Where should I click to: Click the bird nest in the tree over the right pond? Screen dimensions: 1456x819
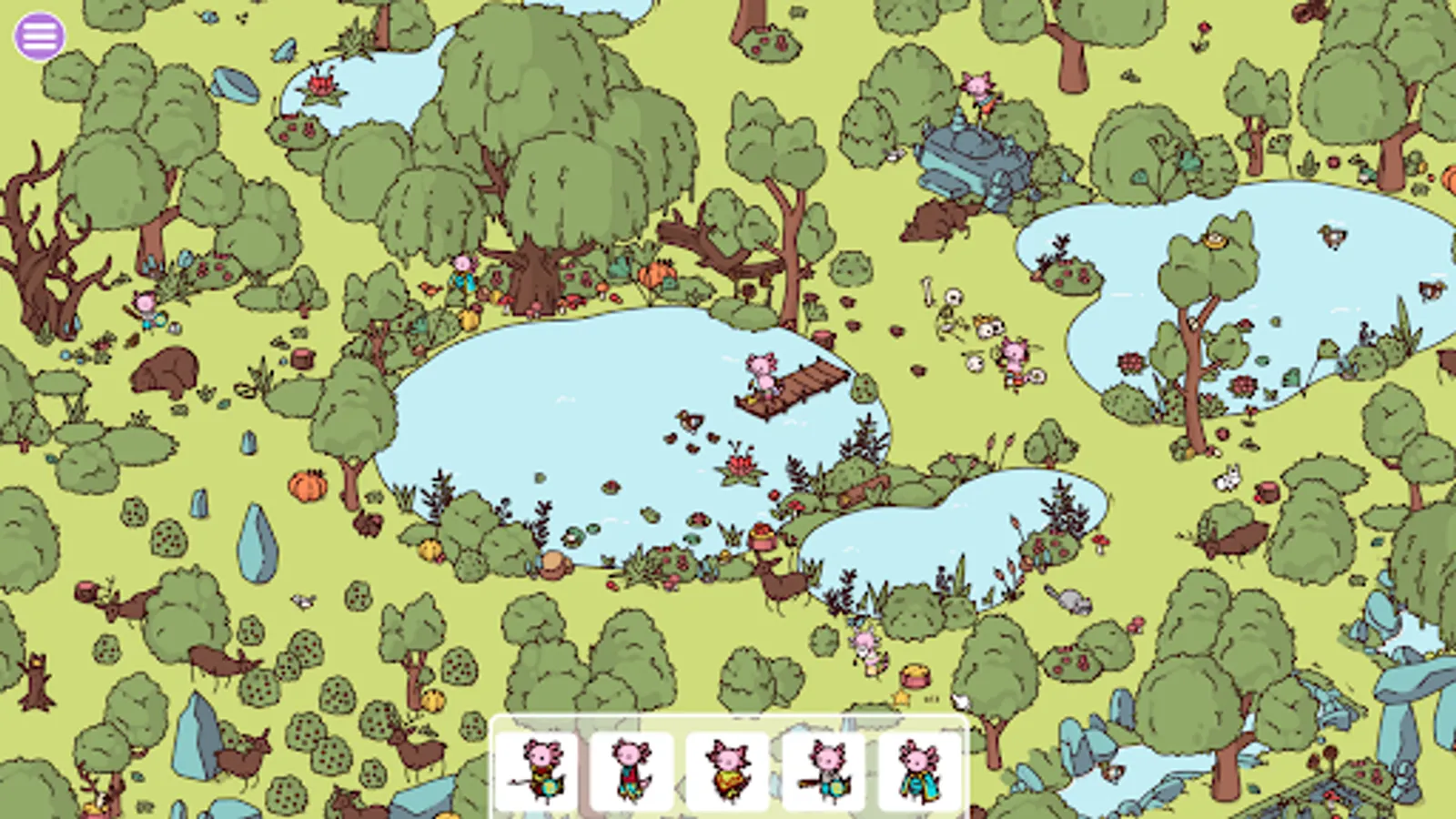pyautogui.click(x=1214, y=242)
